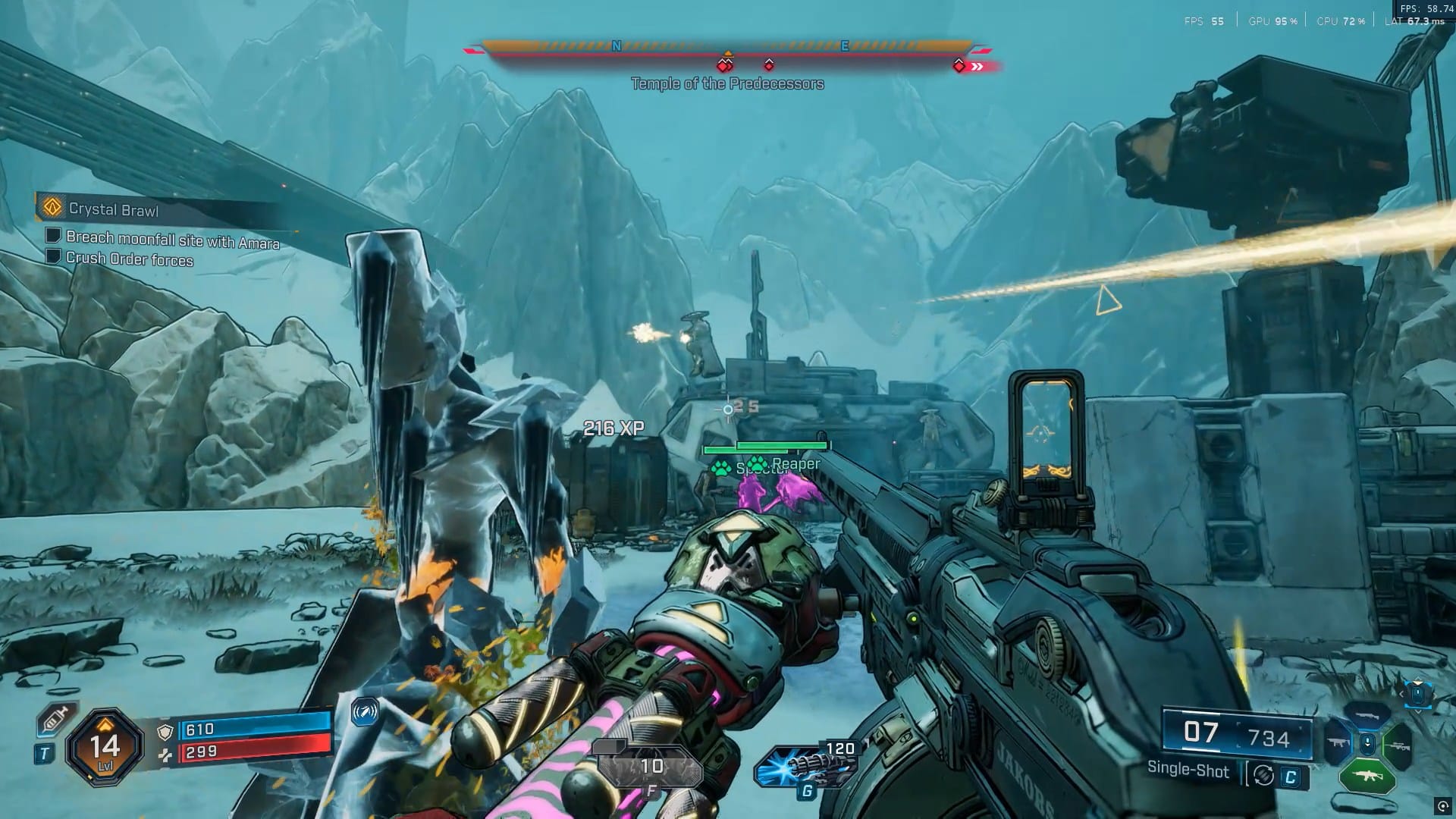
Task: Select the green assault rifle slot
Action: pos(1367,777)
